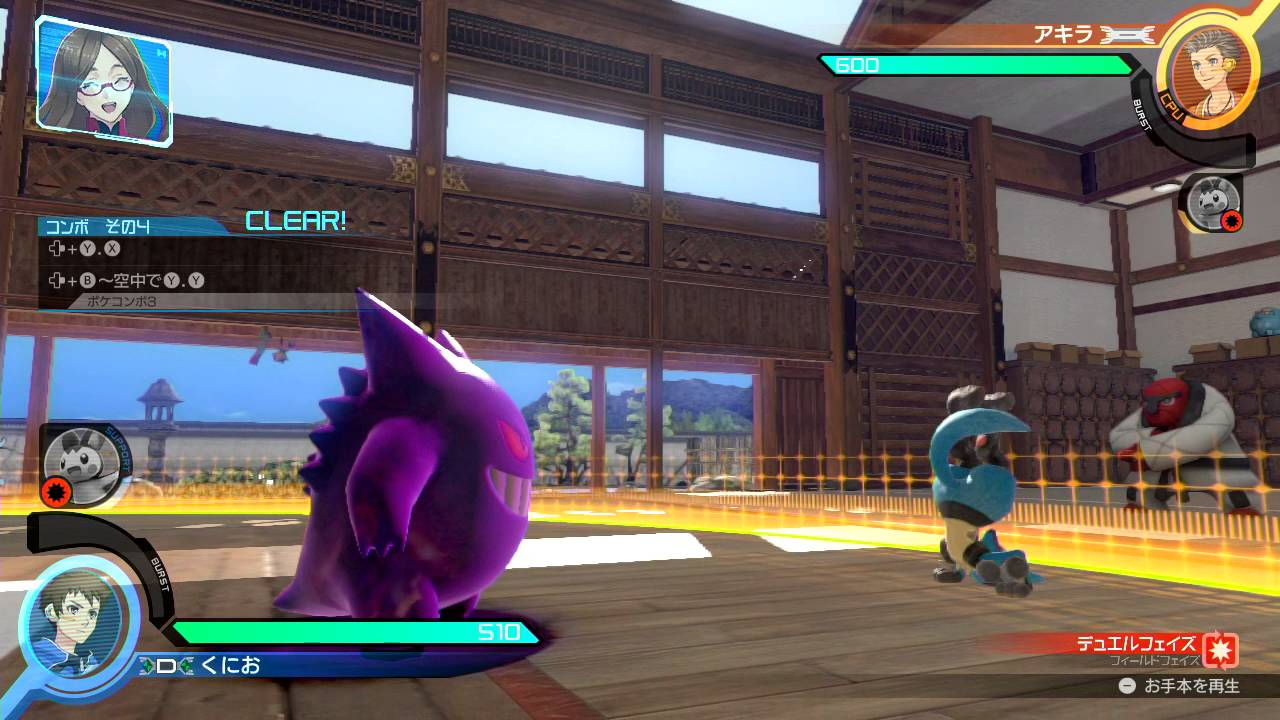Select the ポケコンボ3 combo entry
The width and height of the screenshot is (1280, 720).
[124, 301]
